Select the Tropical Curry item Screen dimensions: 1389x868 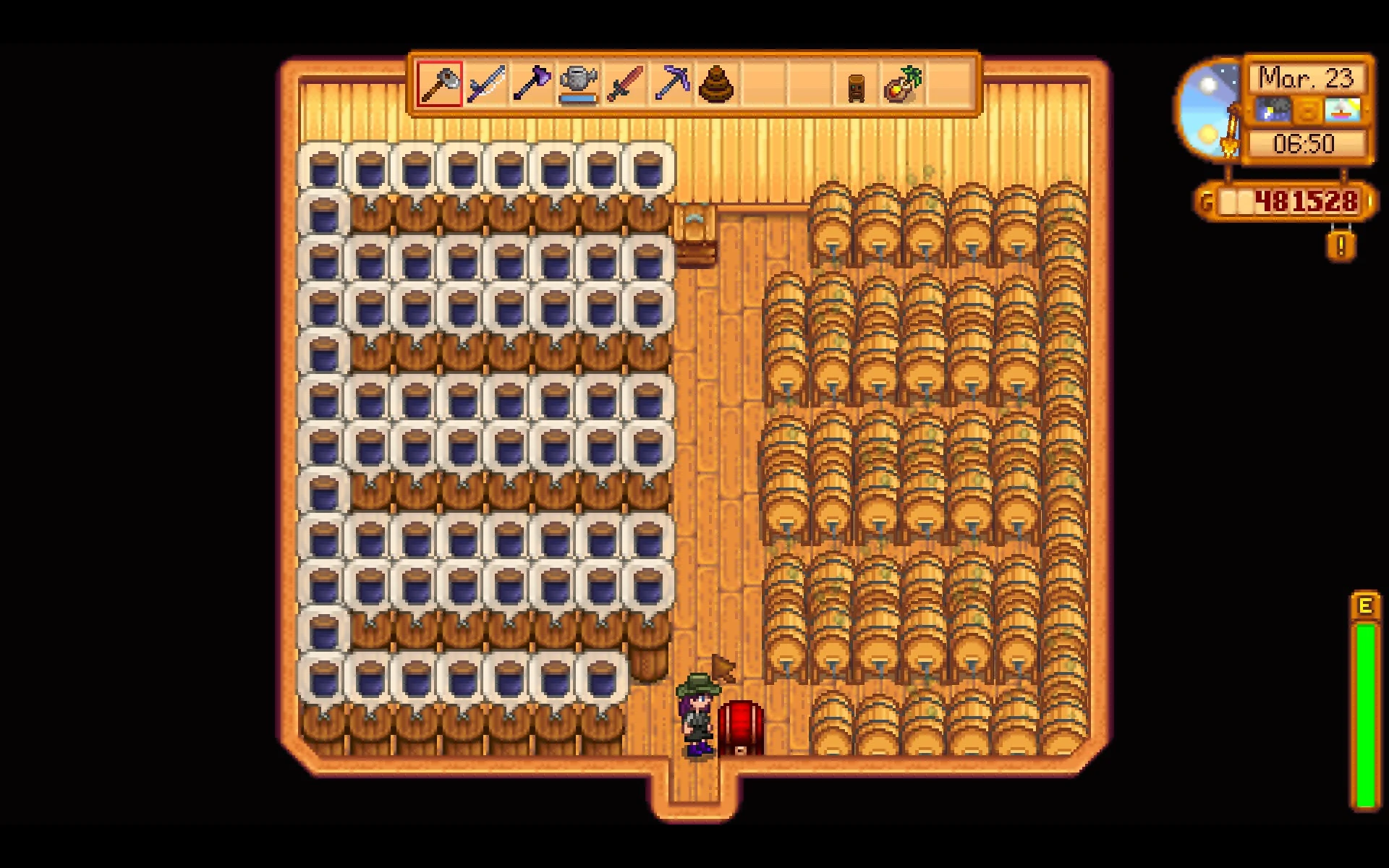pos(904,85)
